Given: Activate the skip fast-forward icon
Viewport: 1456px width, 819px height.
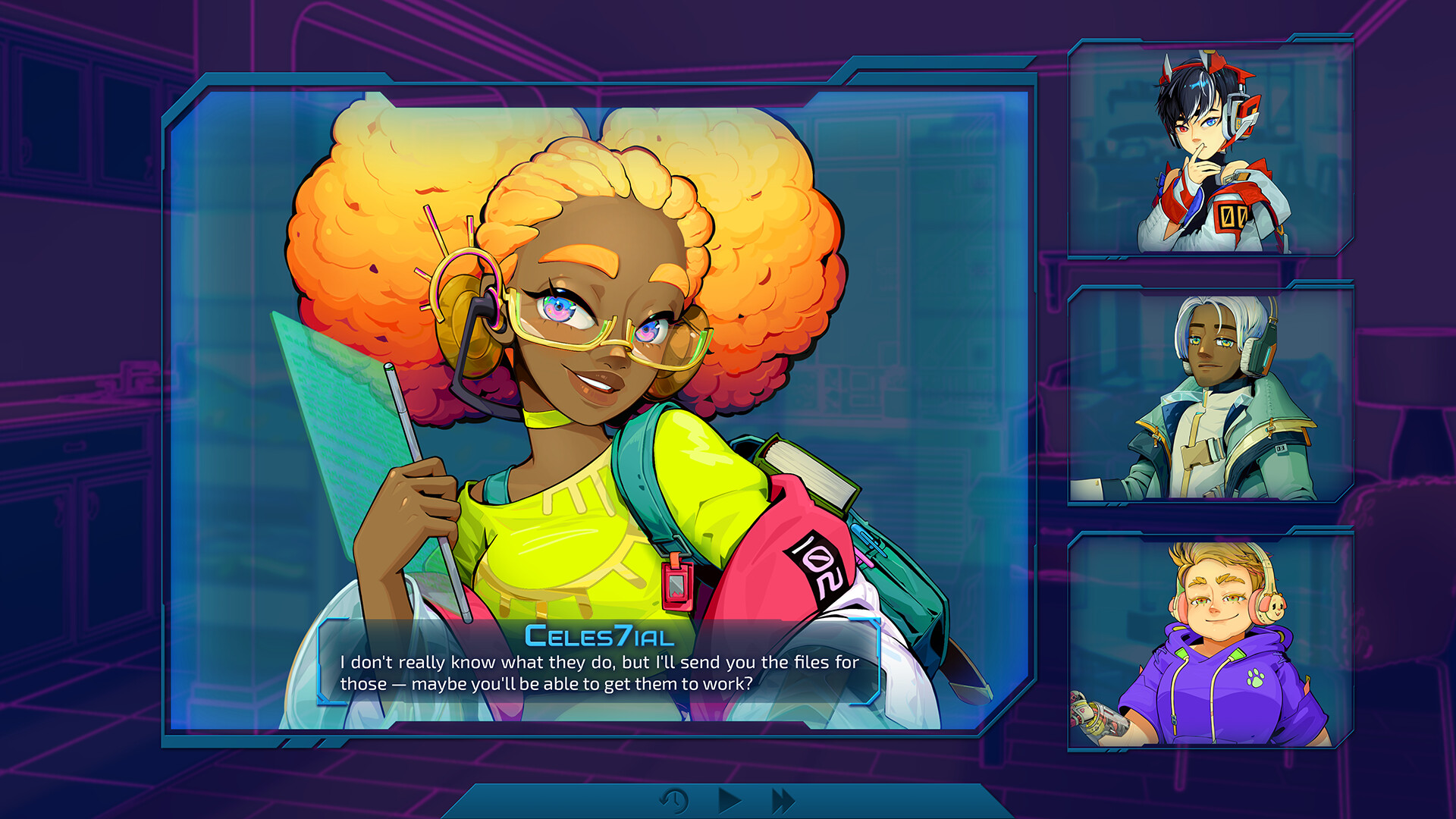Looking at the screenshot, I should pos(782,799).
